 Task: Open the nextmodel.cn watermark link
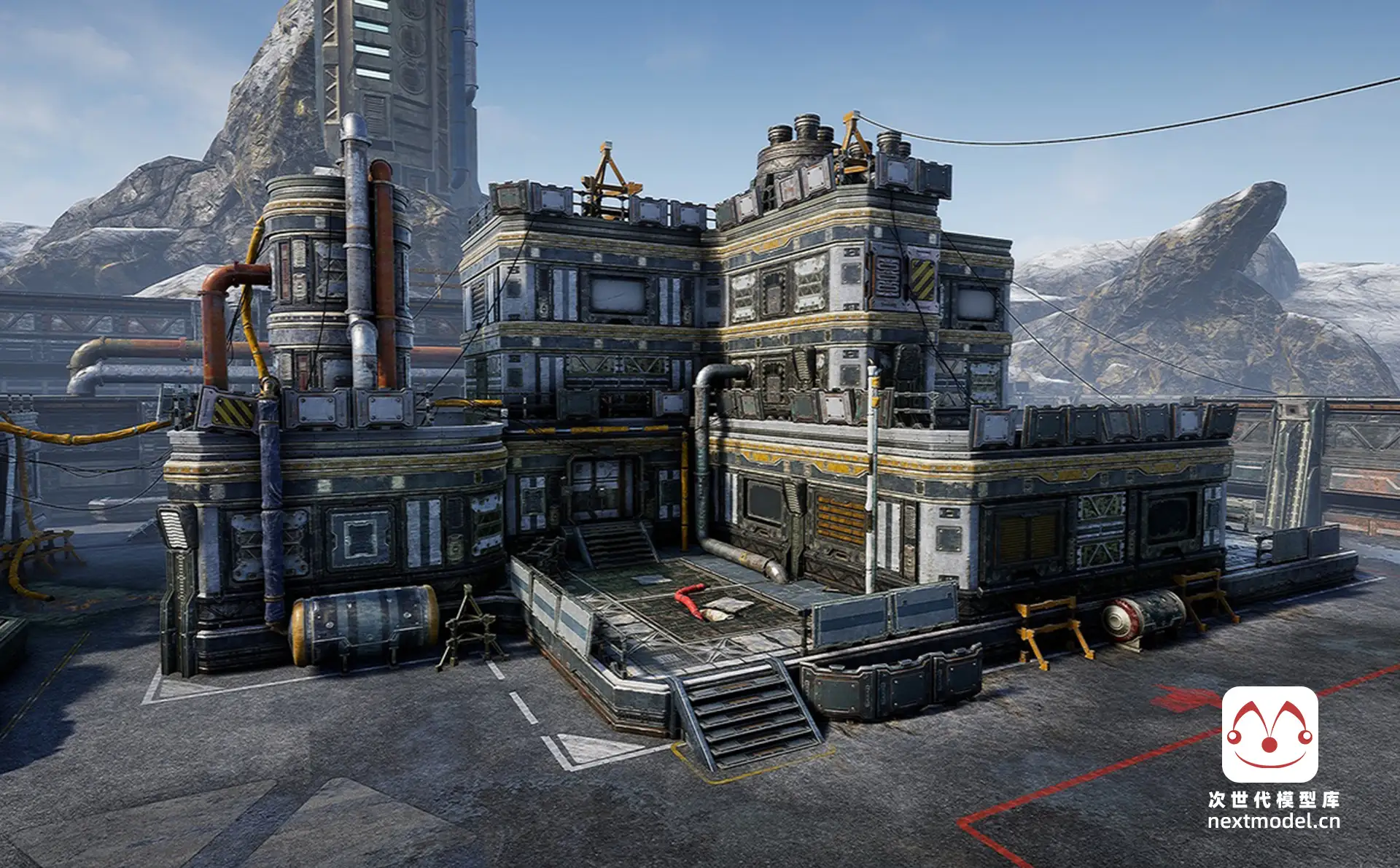coord(1273,821)
